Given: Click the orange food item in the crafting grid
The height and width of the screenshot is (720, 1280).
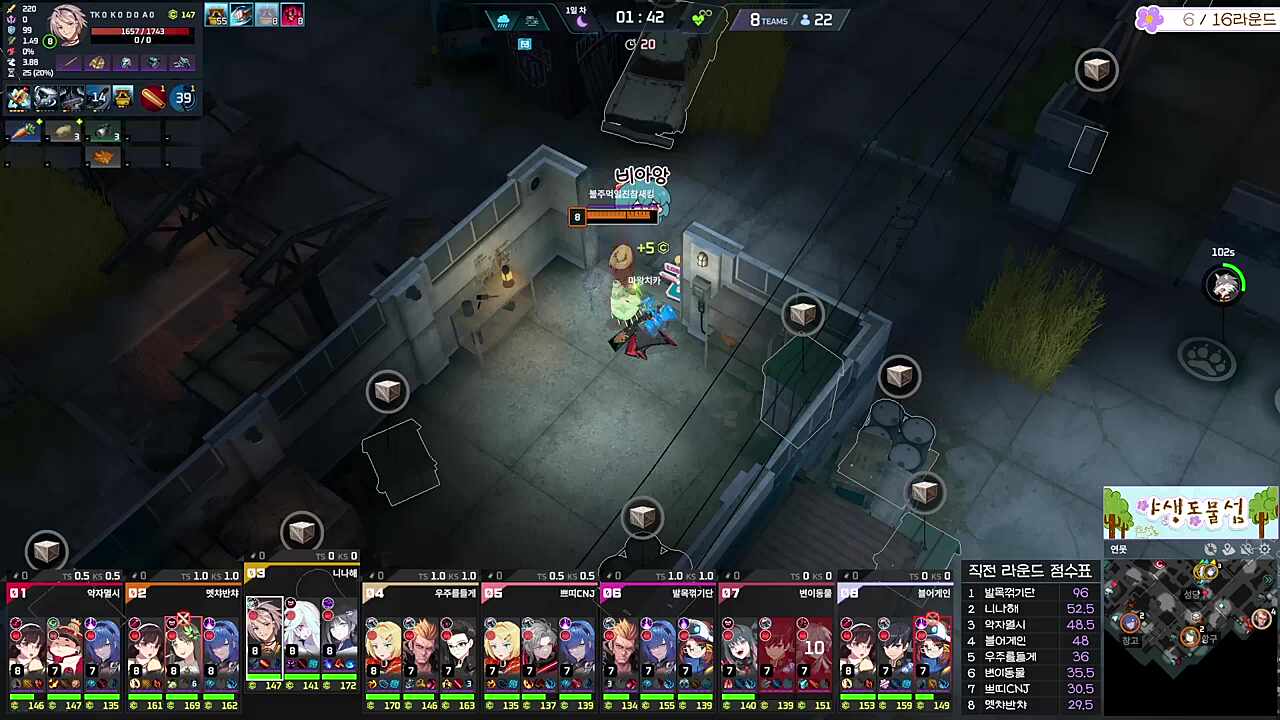Looking at the screenshot, I should pyautogui.click(x=104, y=156).
